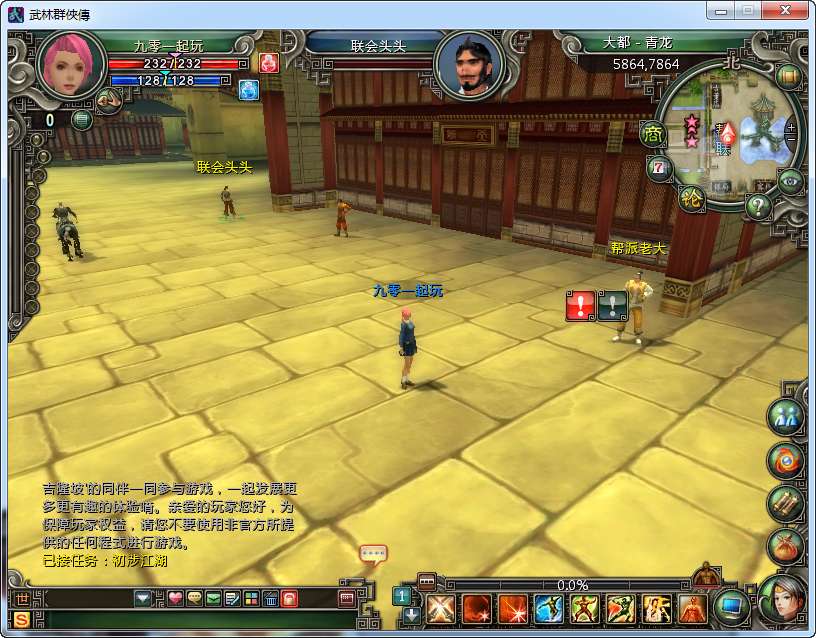Open the money pouch bag button

coord(785,545)
